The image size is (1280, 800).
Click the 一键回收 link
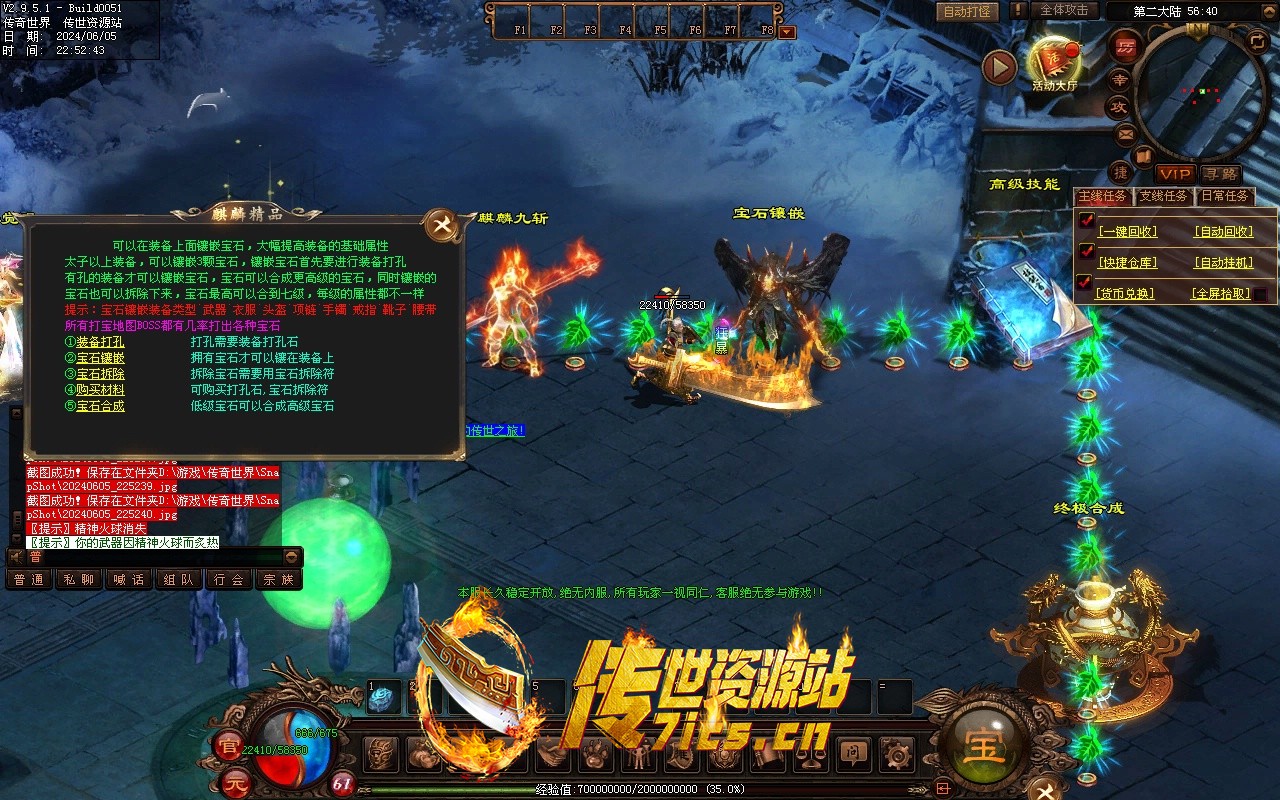click(1127, 231)
